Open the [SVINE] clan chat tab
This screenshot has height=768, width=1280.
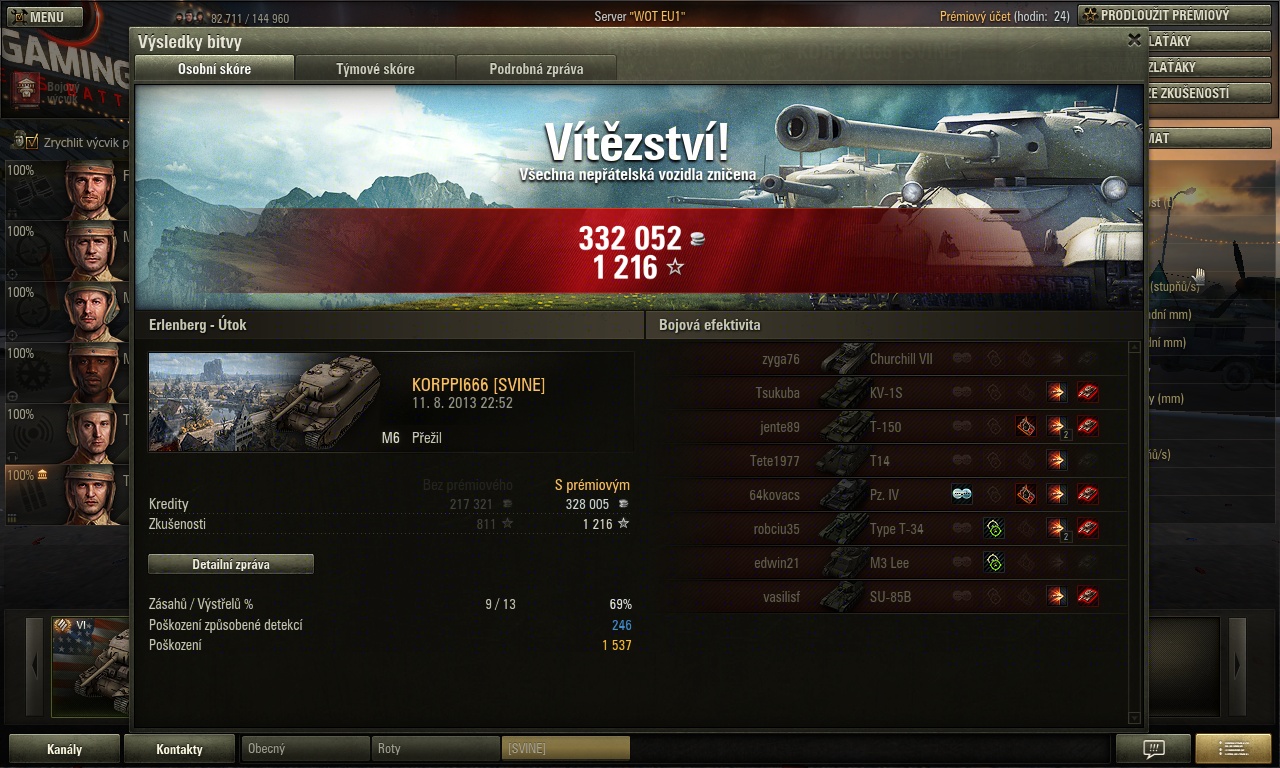coord(565,748)
